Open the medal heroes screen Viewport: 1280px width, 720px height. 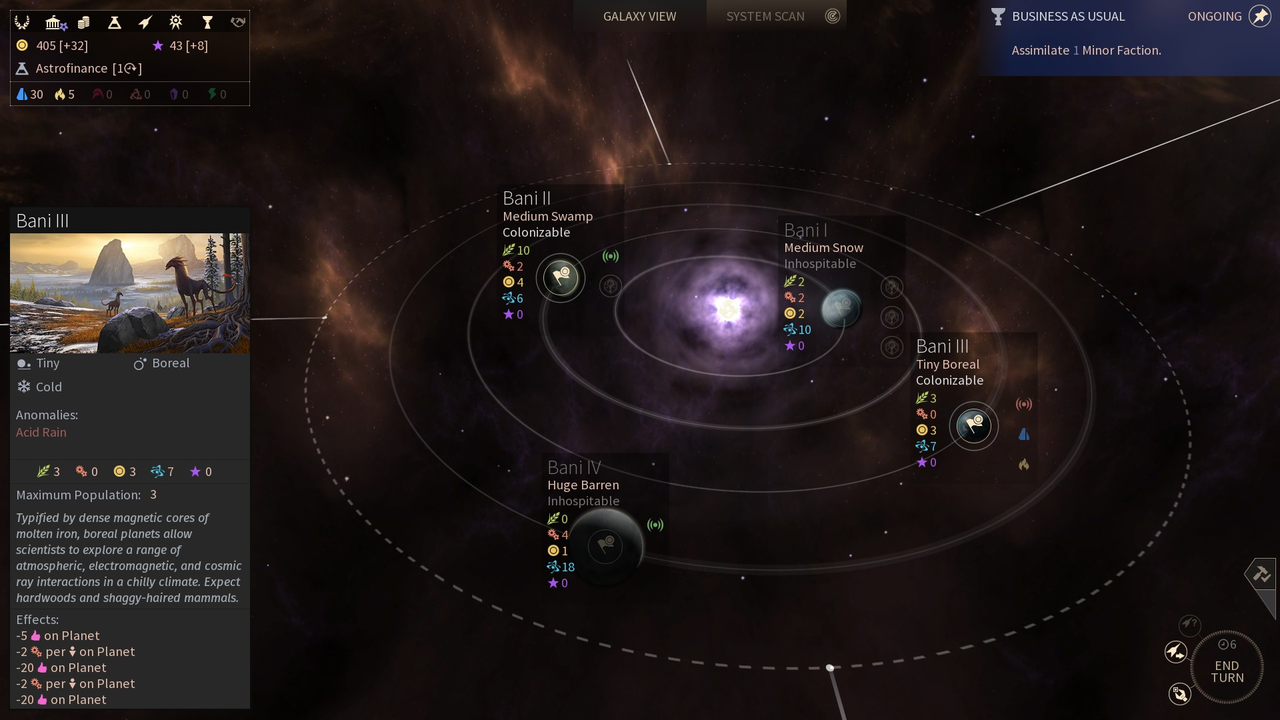pos(176,22)
